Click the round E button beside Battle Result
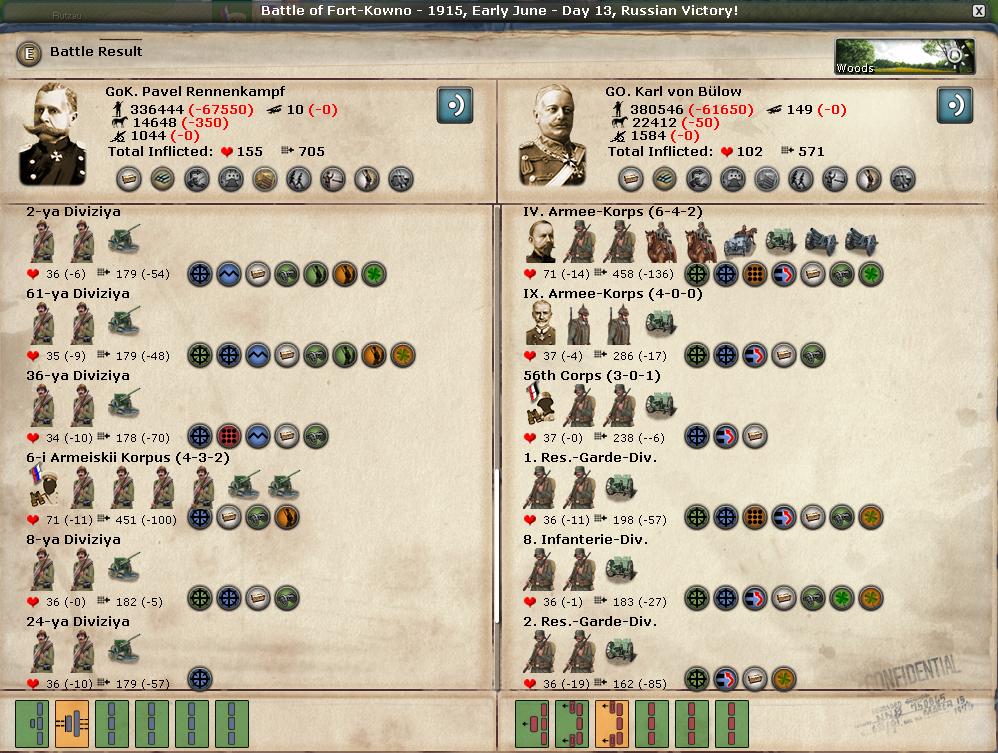This screenshot has height=753, width=998. (29, 53)
